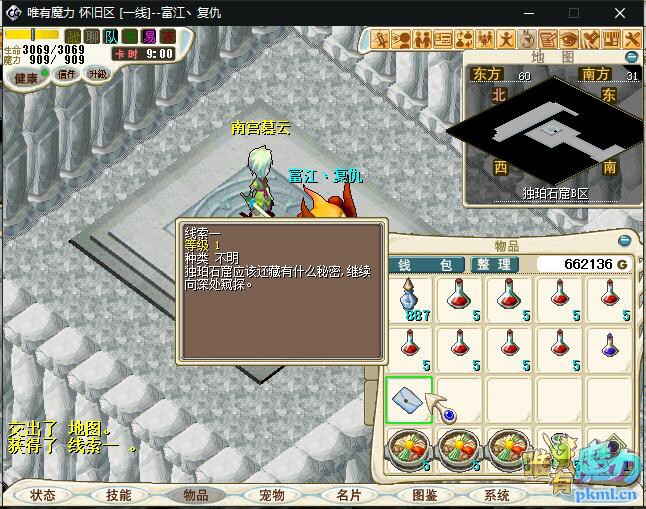This screenshot has width=646, height=509.
Task: Click the 整理 sort inventory button
Action: 496,265
